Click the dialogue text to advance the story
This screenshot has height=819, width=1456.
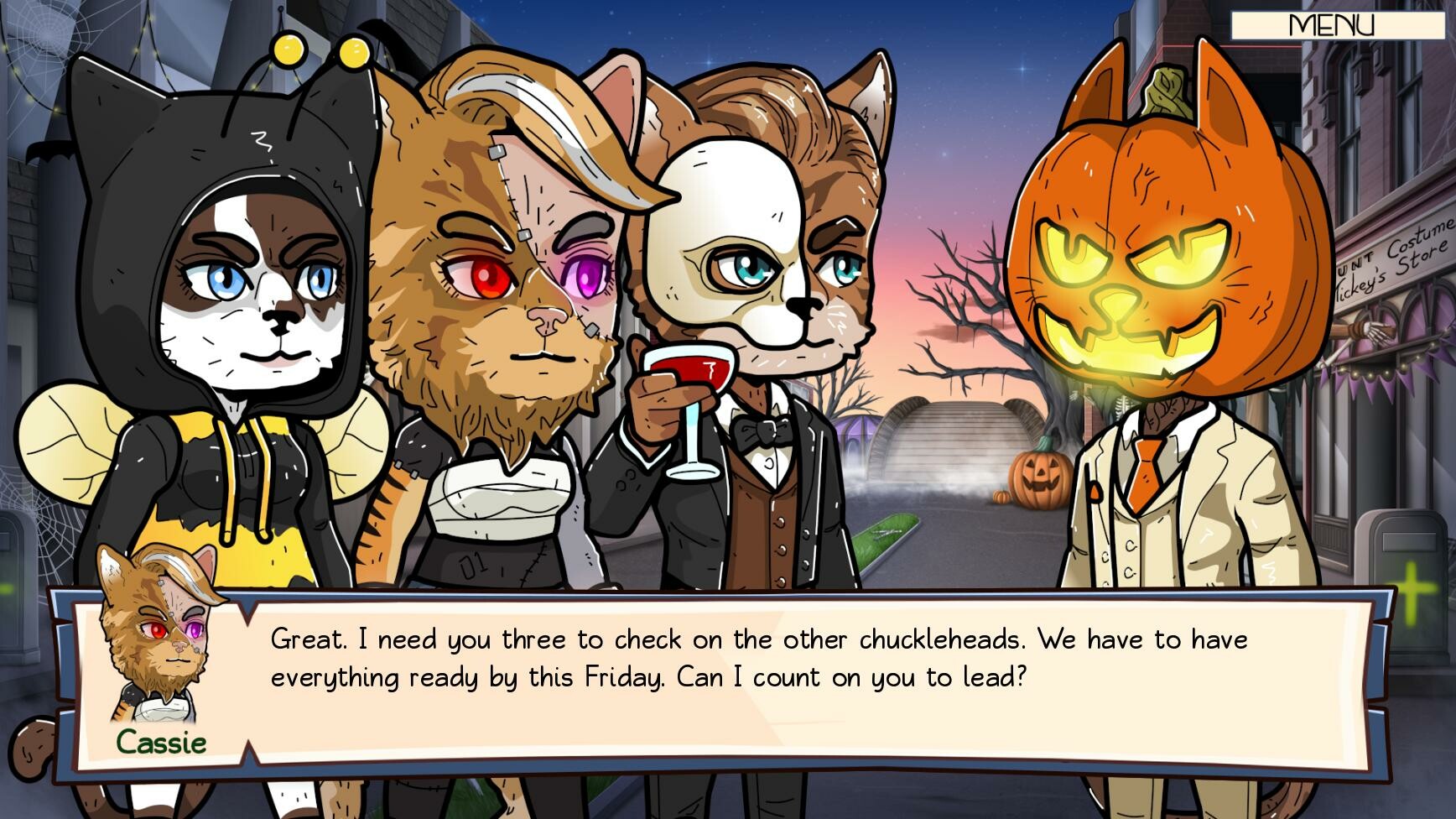(x=755, y=659)
